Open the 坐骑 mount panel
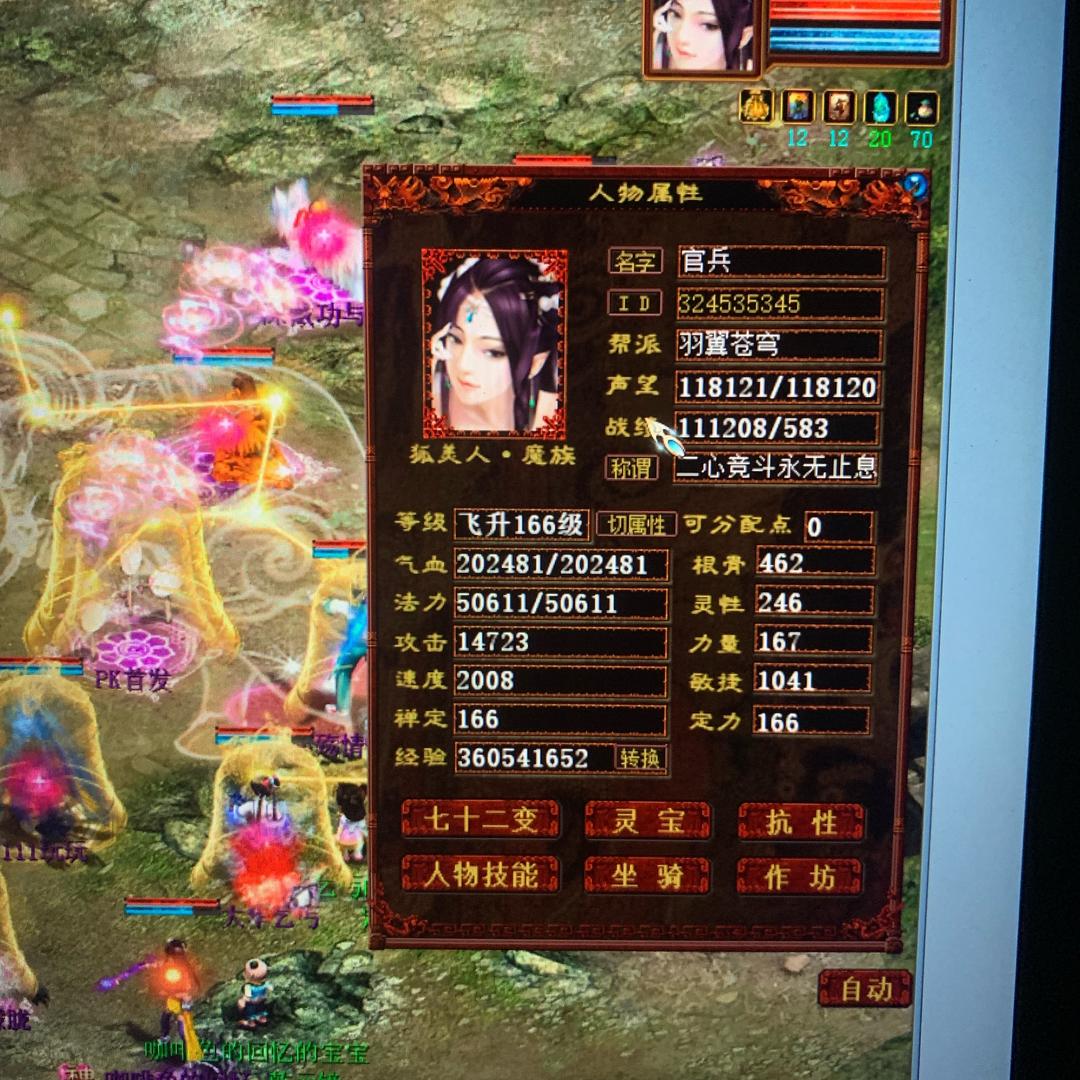The height and width of the screenshot is (1080, 1080). tap(647, 876)
